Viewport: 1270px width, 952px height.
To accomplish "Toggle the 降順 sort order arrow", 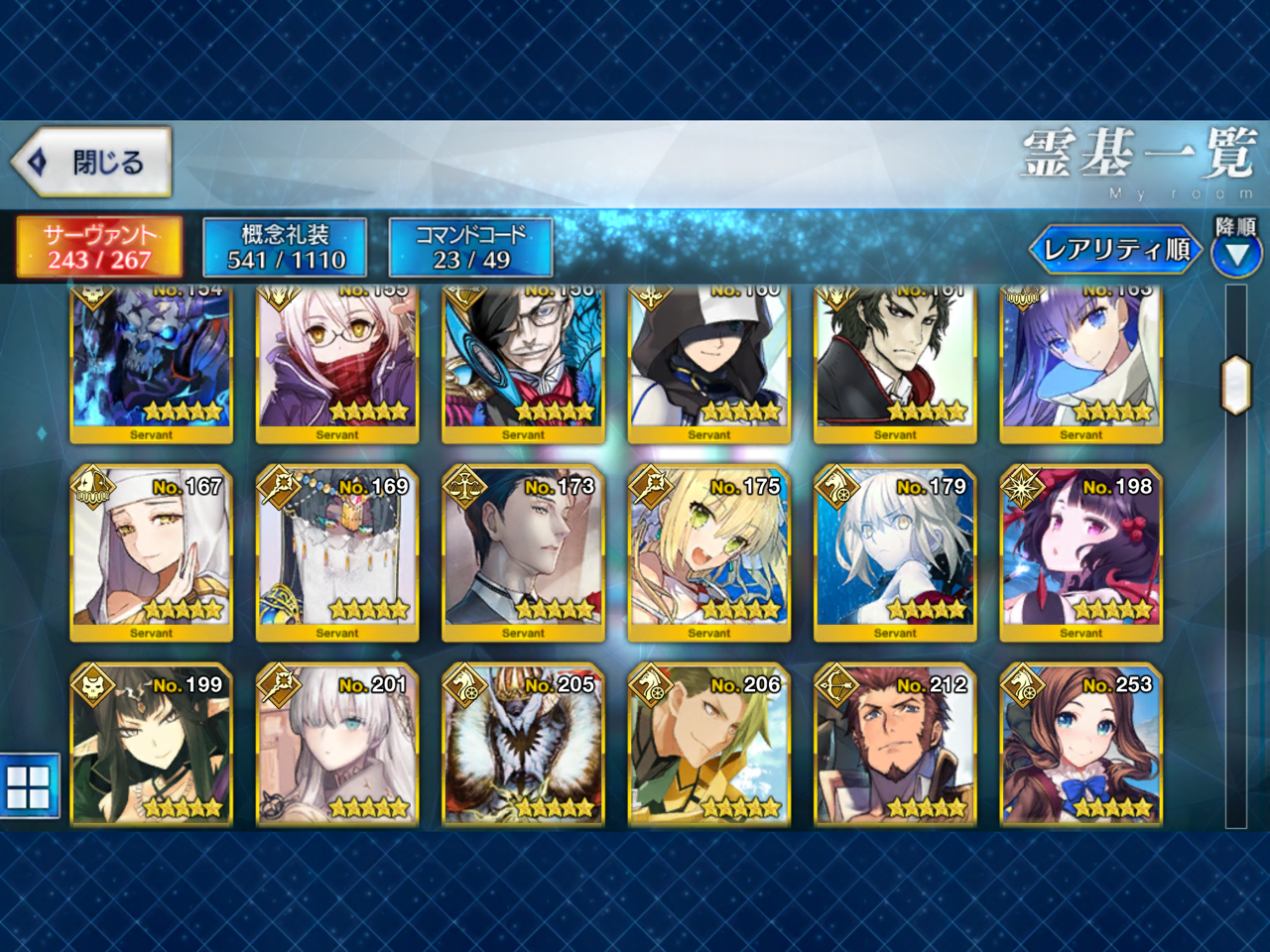I will tap(1236, 256).
